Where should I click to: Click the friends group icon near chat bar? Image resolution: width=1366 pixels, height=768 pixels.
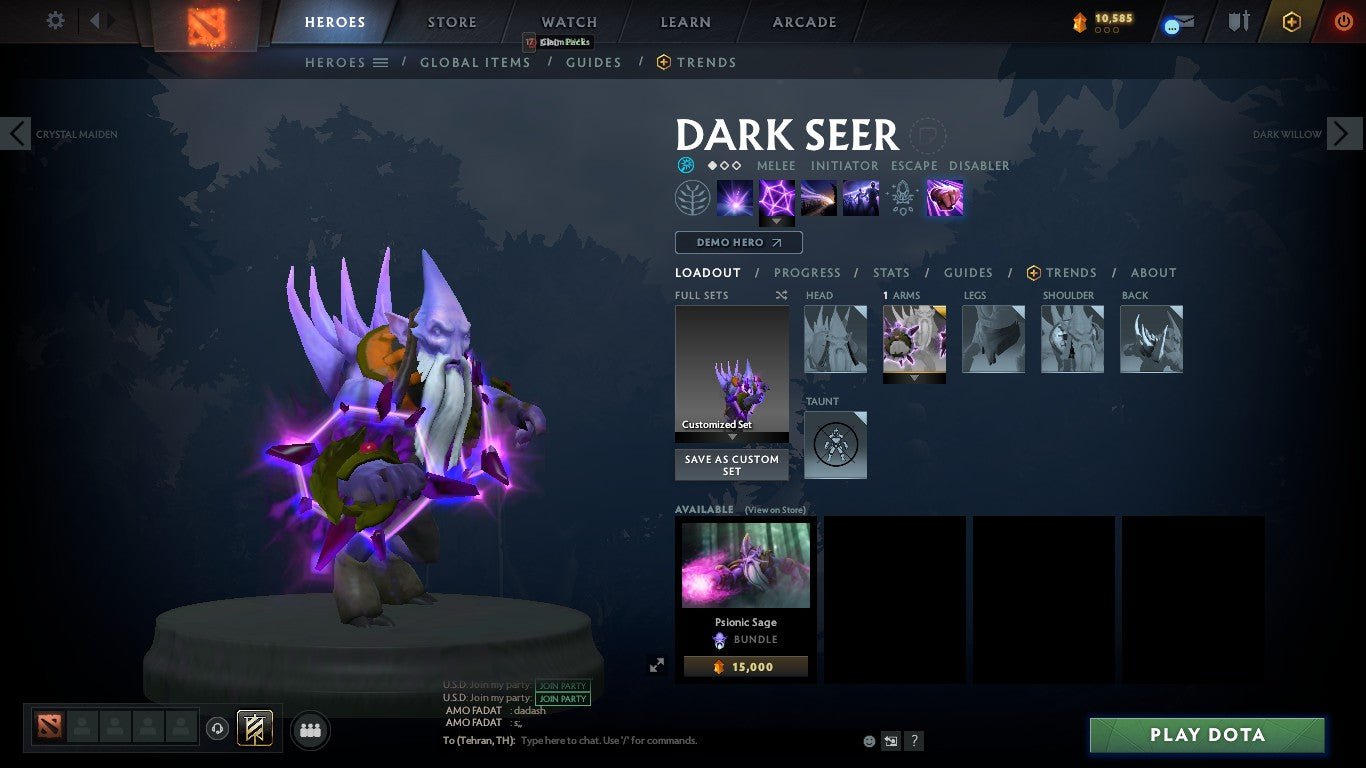(x=309, y=730)
